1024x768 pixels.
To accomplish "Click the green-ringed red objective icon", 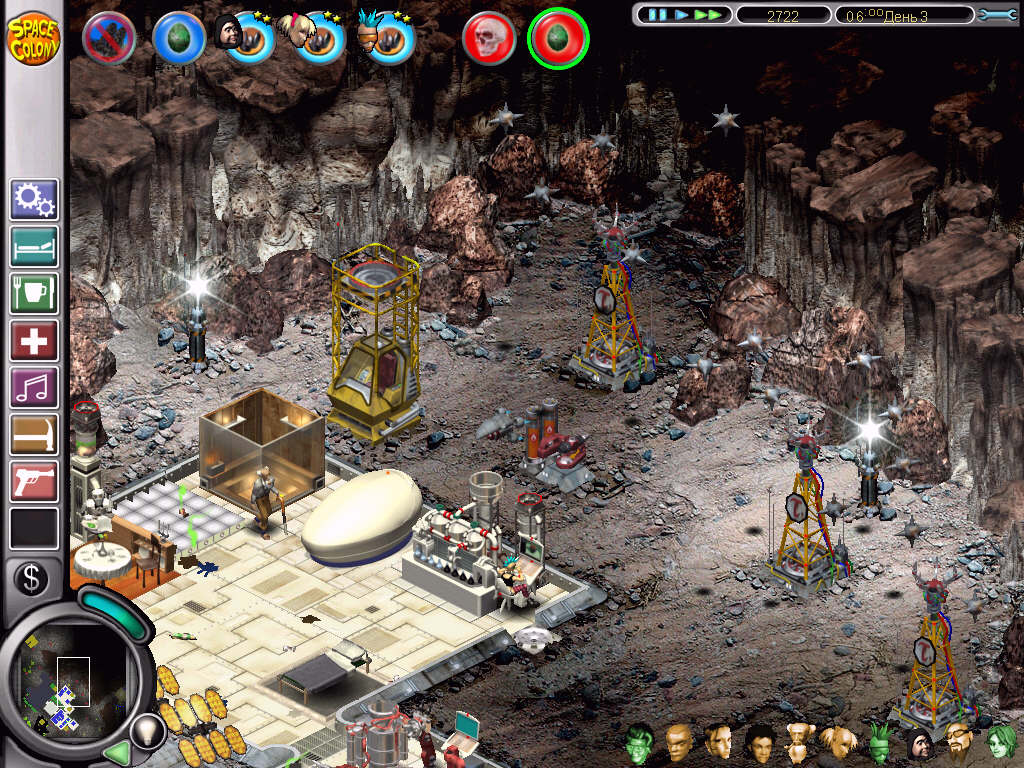I will click(x=558, y=38).
